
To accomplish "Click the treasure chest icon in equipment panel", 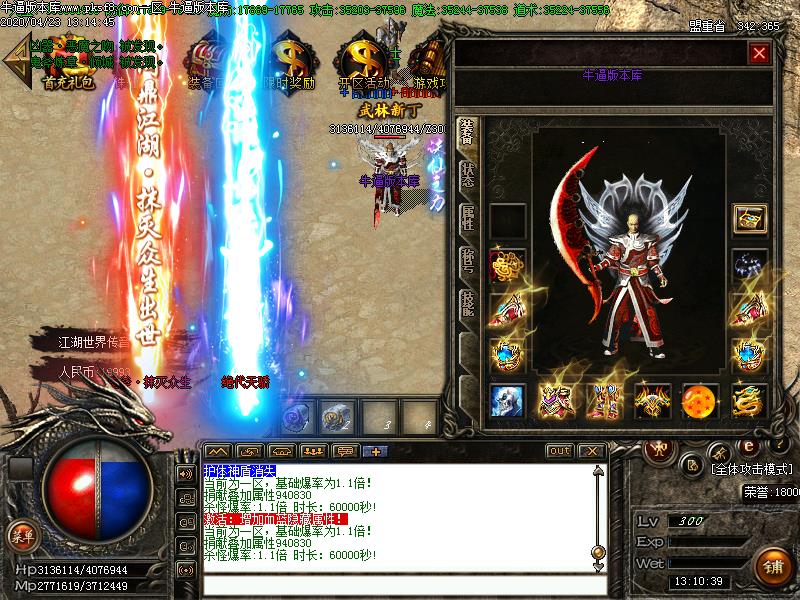I will coord(749,219).
